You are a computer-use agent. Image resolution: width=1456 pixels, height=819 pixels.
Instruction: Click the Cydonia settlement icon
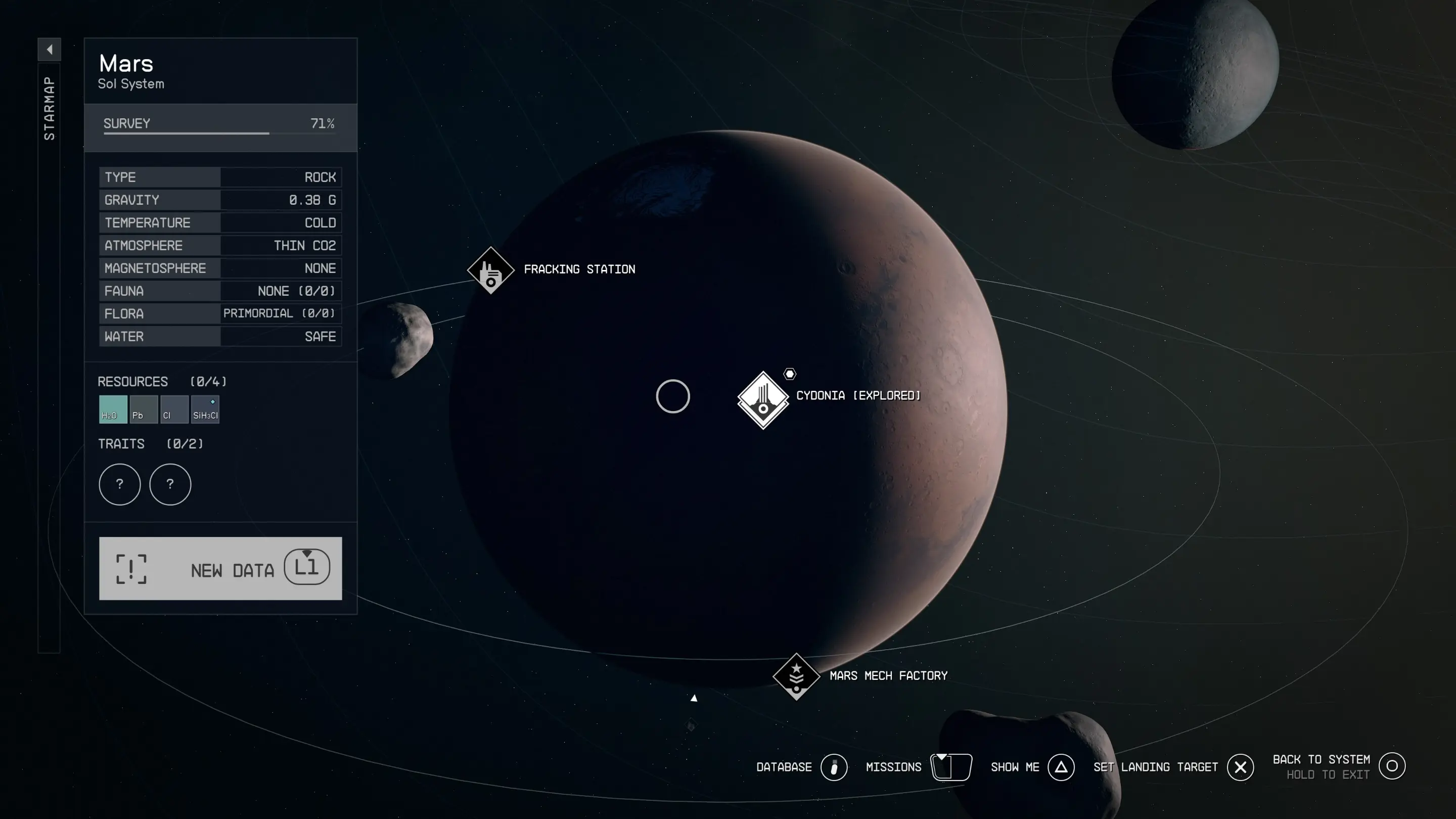763,398
